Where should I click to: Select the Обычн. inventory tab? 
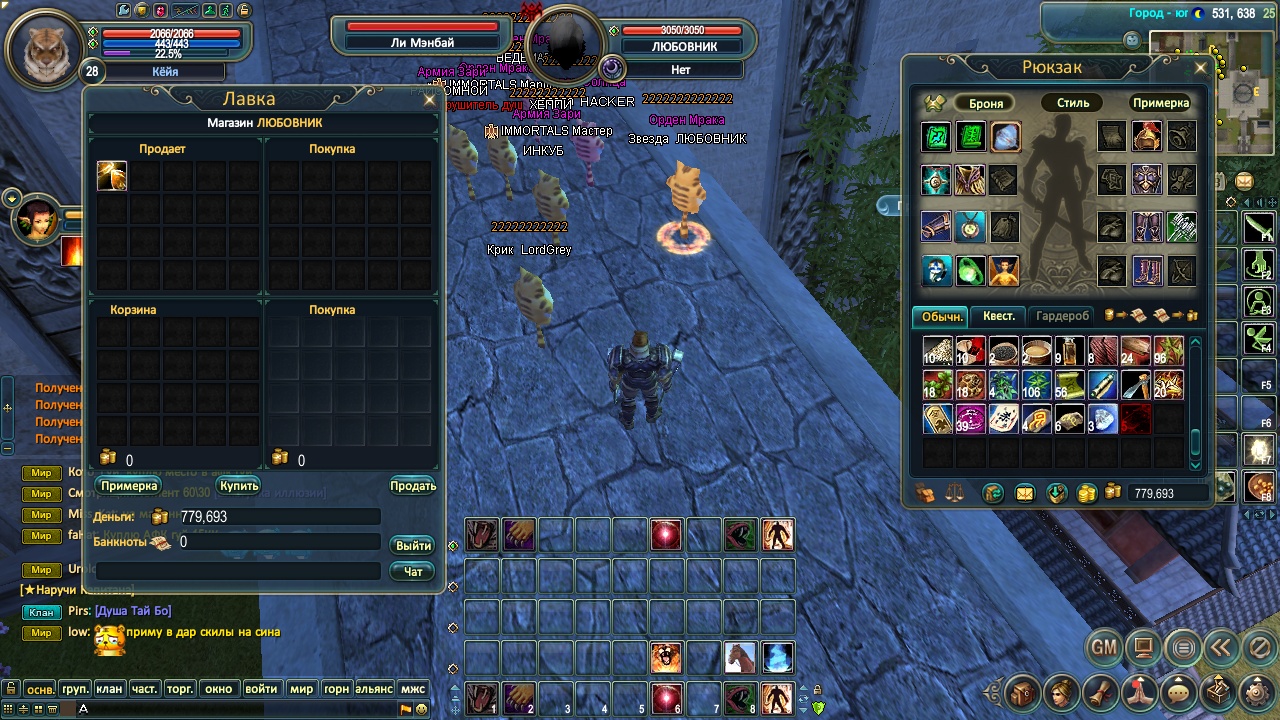[x=942, y=316]
